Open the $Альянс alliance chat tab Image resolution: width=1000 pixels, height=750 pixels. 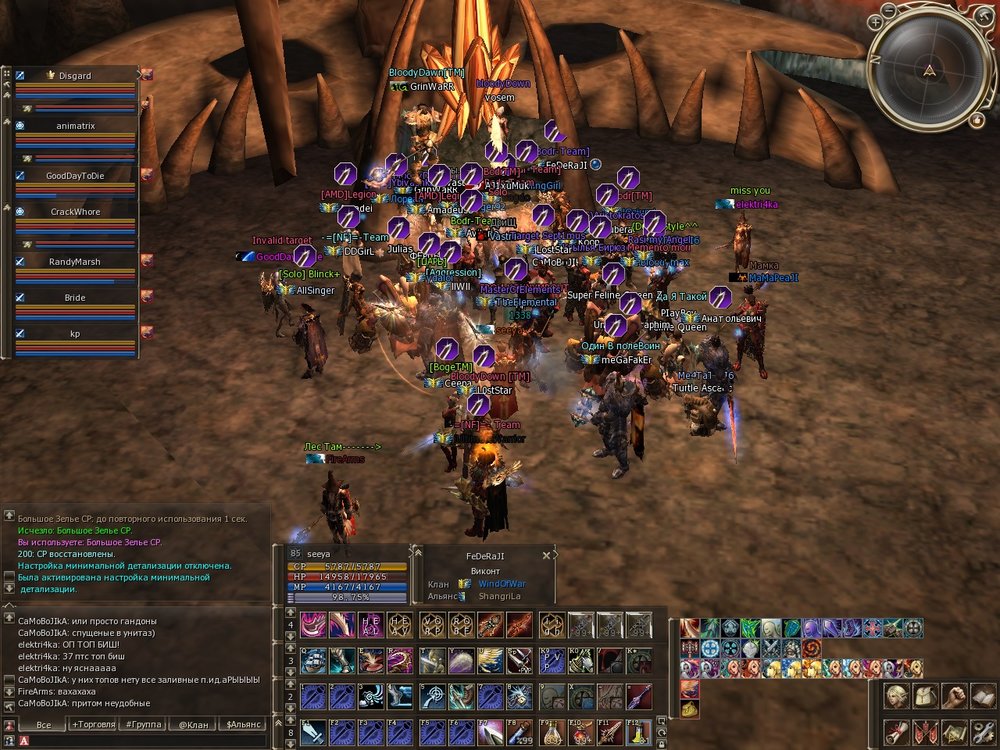[243, 723]
